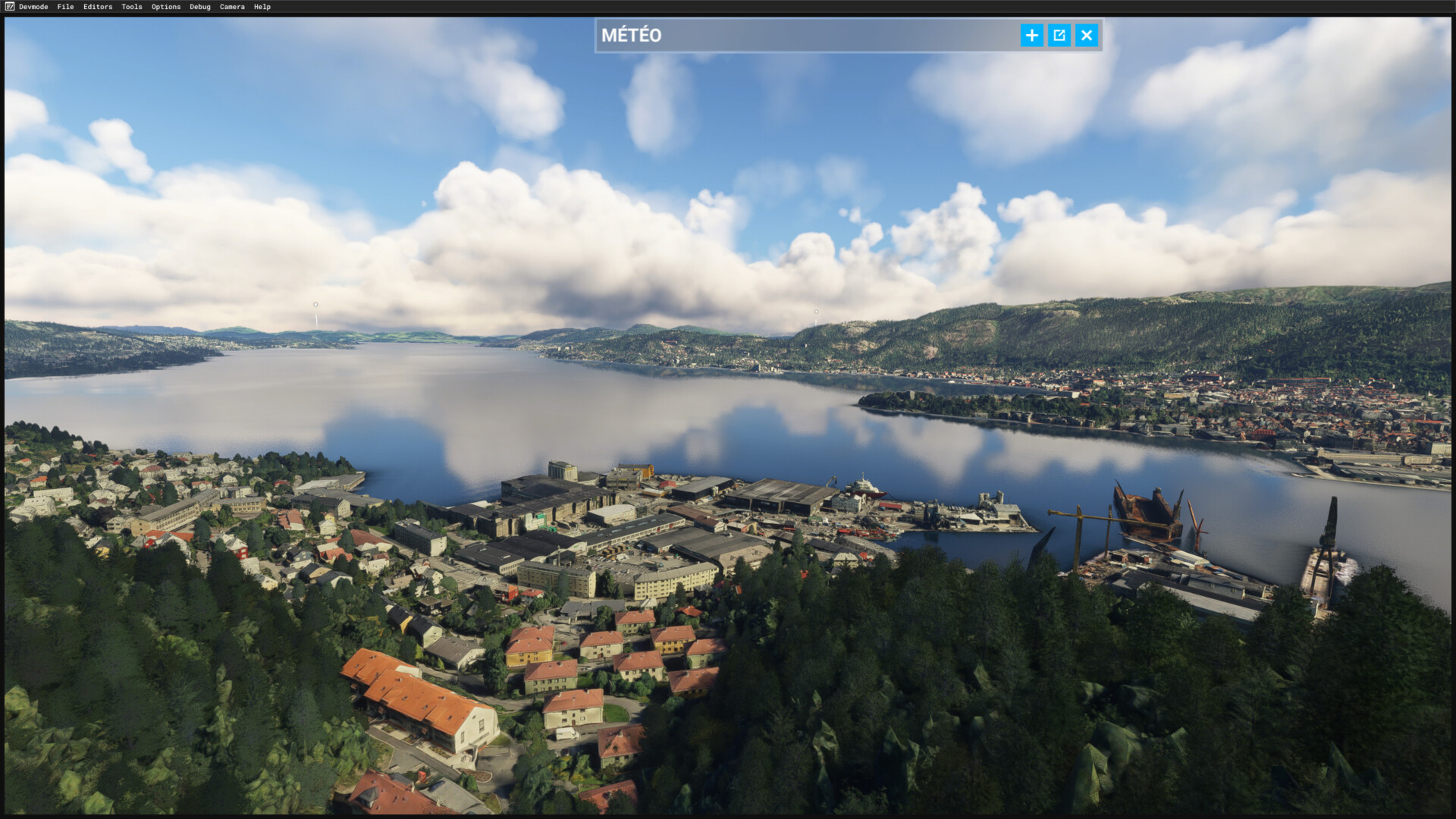Pop out the MÉTÉO panel window
This screenshot has width=1456, height=819.
click(x=1059, y=35)
